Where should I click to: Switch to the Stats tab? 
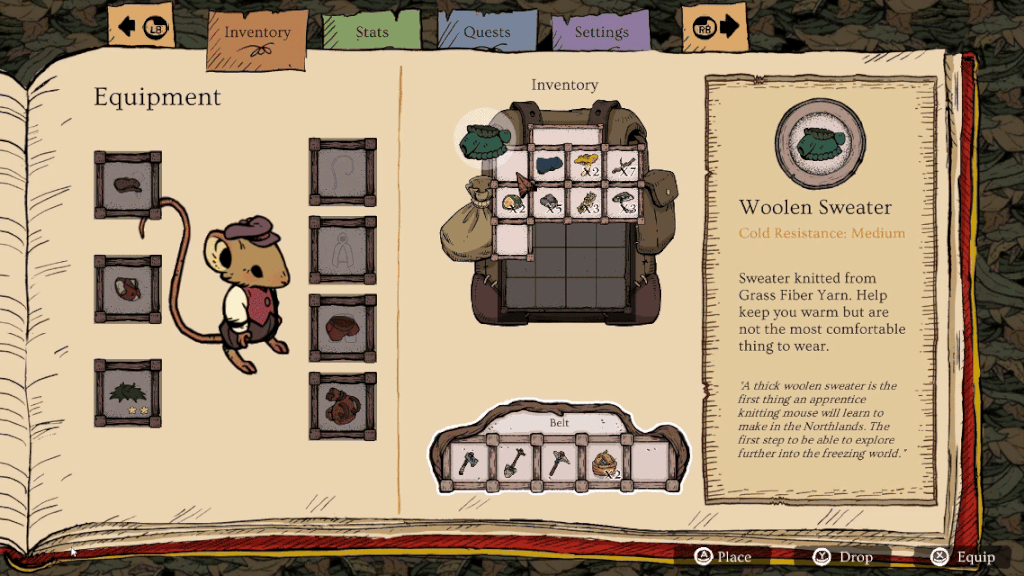point(372,33)
